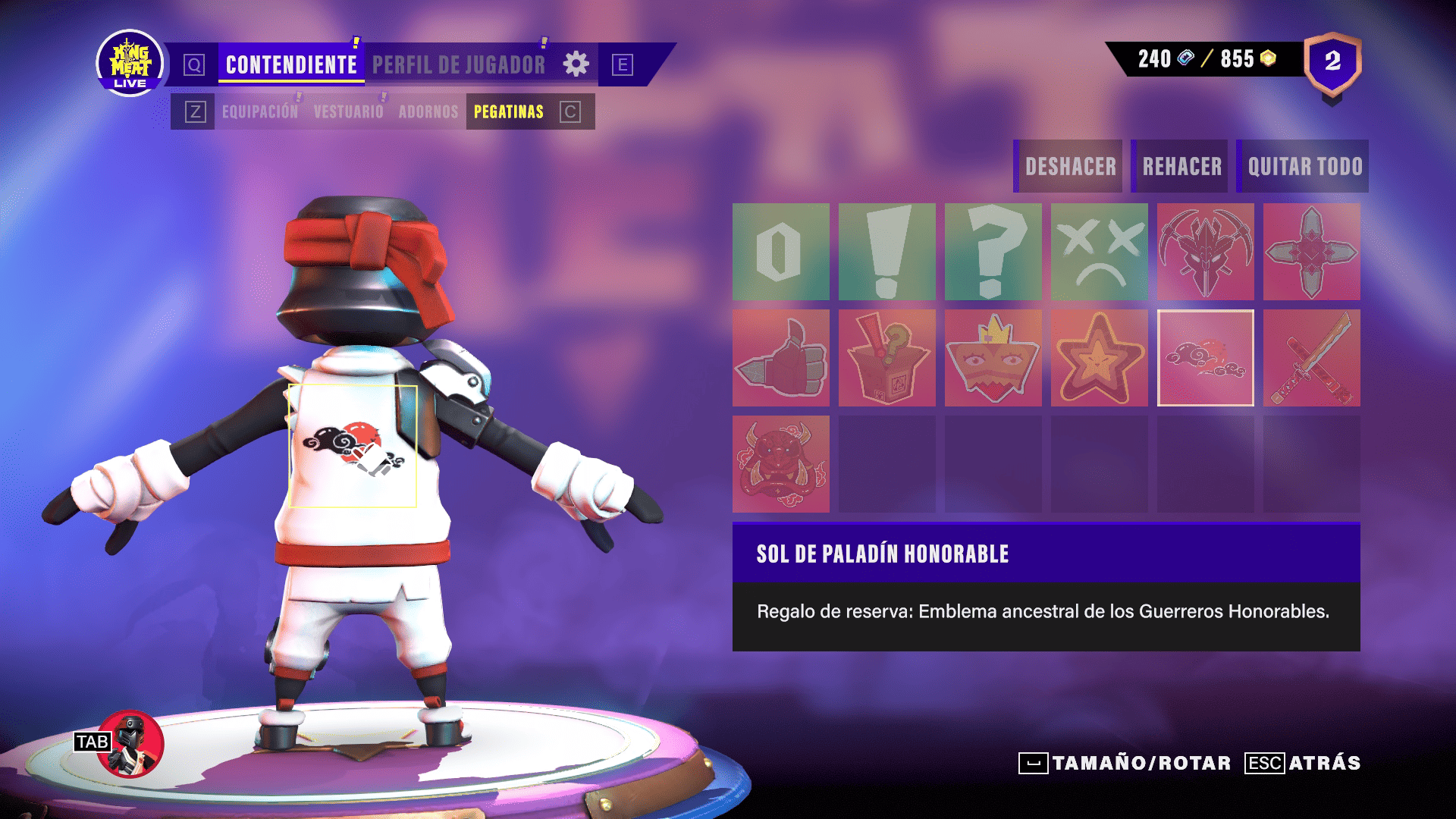
Task: Pick the thumbs-up glove sticker
Action: click(780, 358)
